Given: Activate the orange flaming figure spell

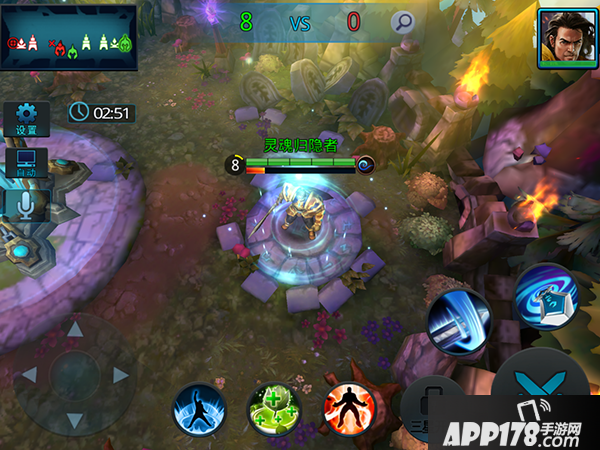Looking at the screenshot, I should click(x=349, y=409).
